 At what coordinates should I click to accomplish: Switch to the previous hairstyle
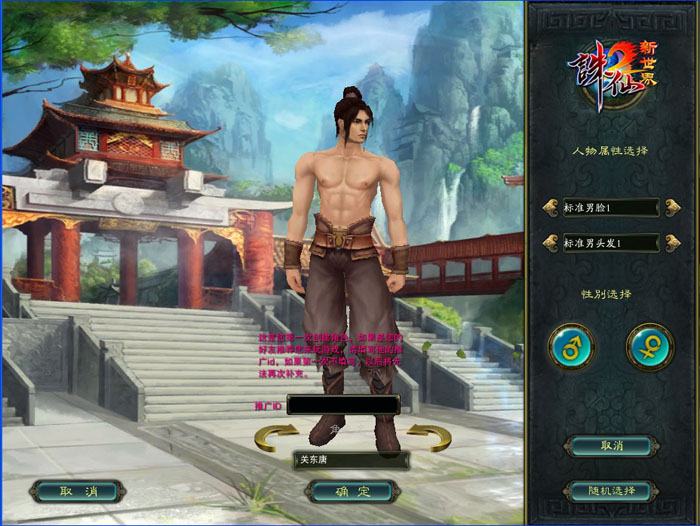click(x=549, y=242)
